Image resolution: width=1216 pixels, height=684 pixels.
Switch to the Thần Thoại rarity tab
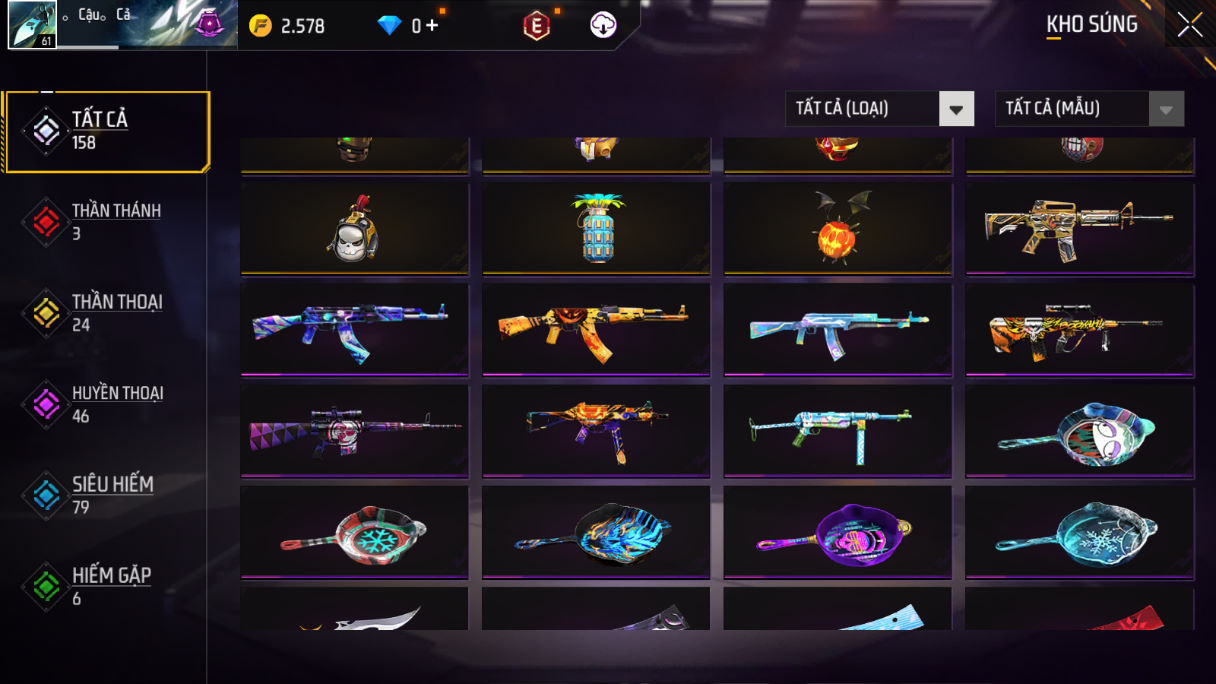(x=106, y=313)
